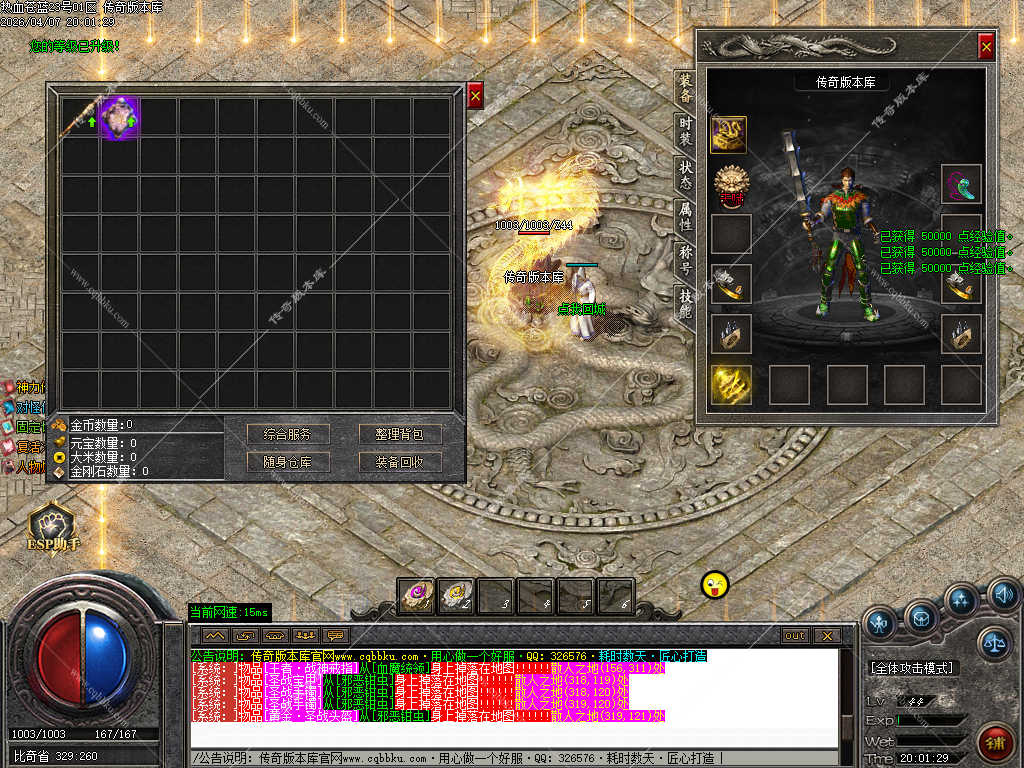The height and width of the screenshot is (768, 1024).
Task: Open the 属性 attributes tab
Action: tap(685, 213)
